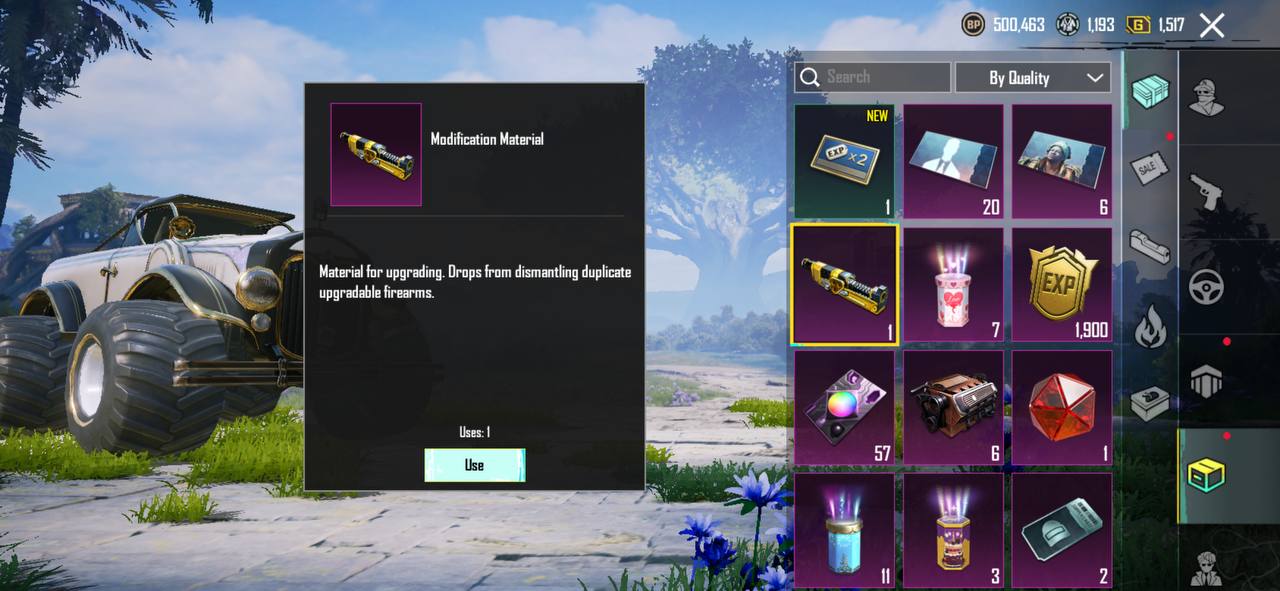Open the yellow crate category tab

pyautogui.click(x=1207, y=476)
